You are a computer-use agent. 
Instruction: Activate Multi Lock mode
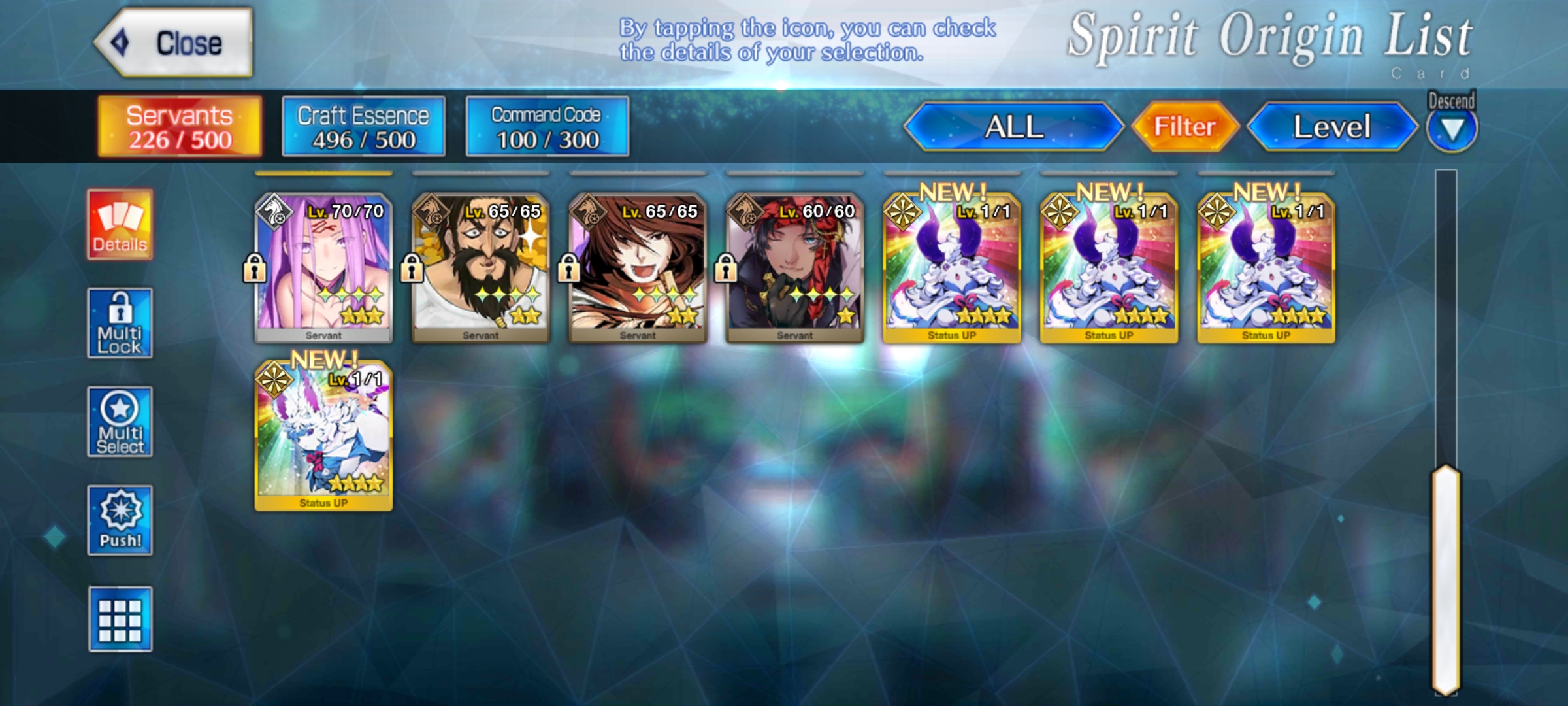pyautogui.click(x=120, y=323)
